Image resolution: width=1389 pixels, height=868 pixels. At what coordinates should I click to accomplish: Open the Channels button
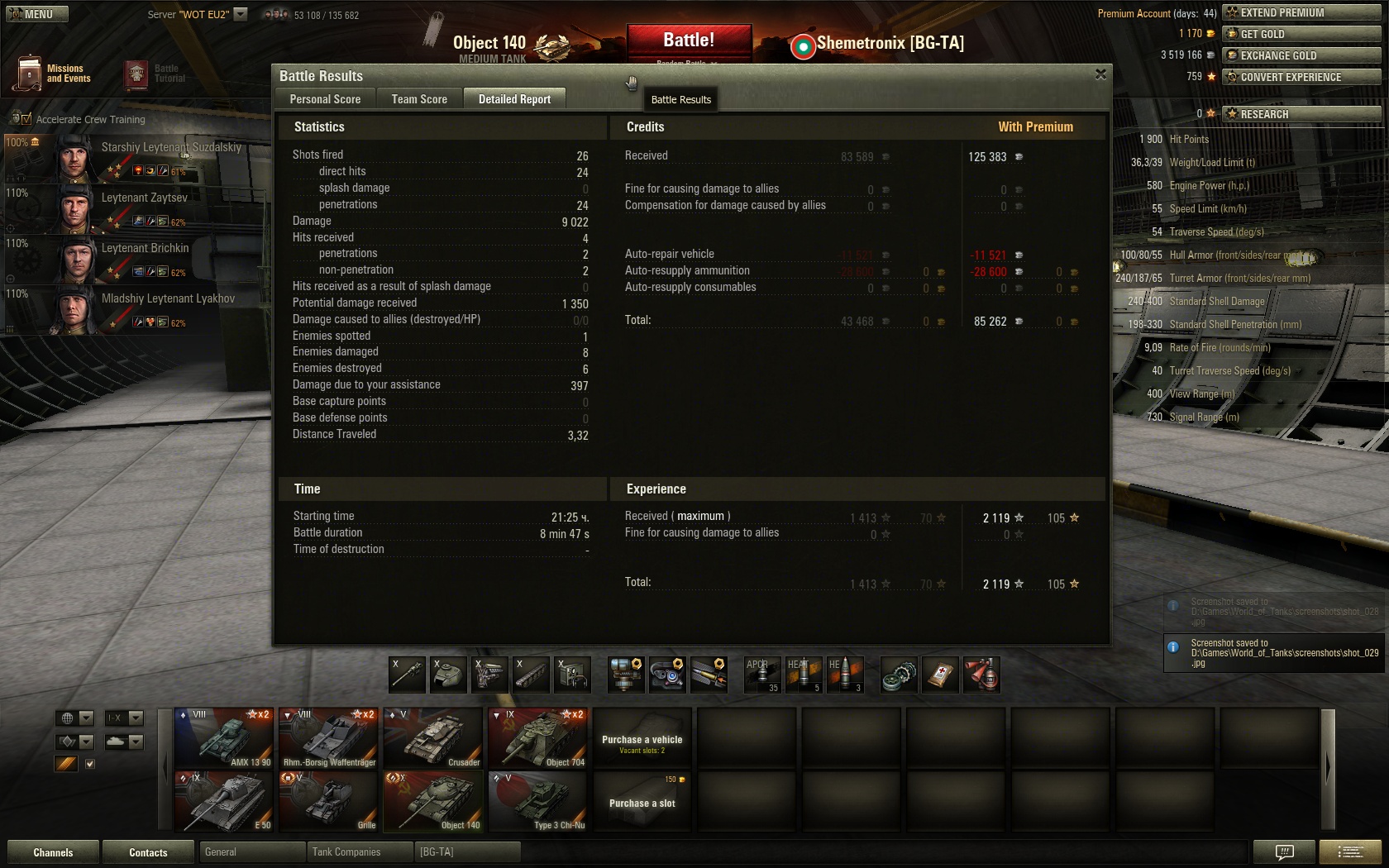tap(53, 852)
